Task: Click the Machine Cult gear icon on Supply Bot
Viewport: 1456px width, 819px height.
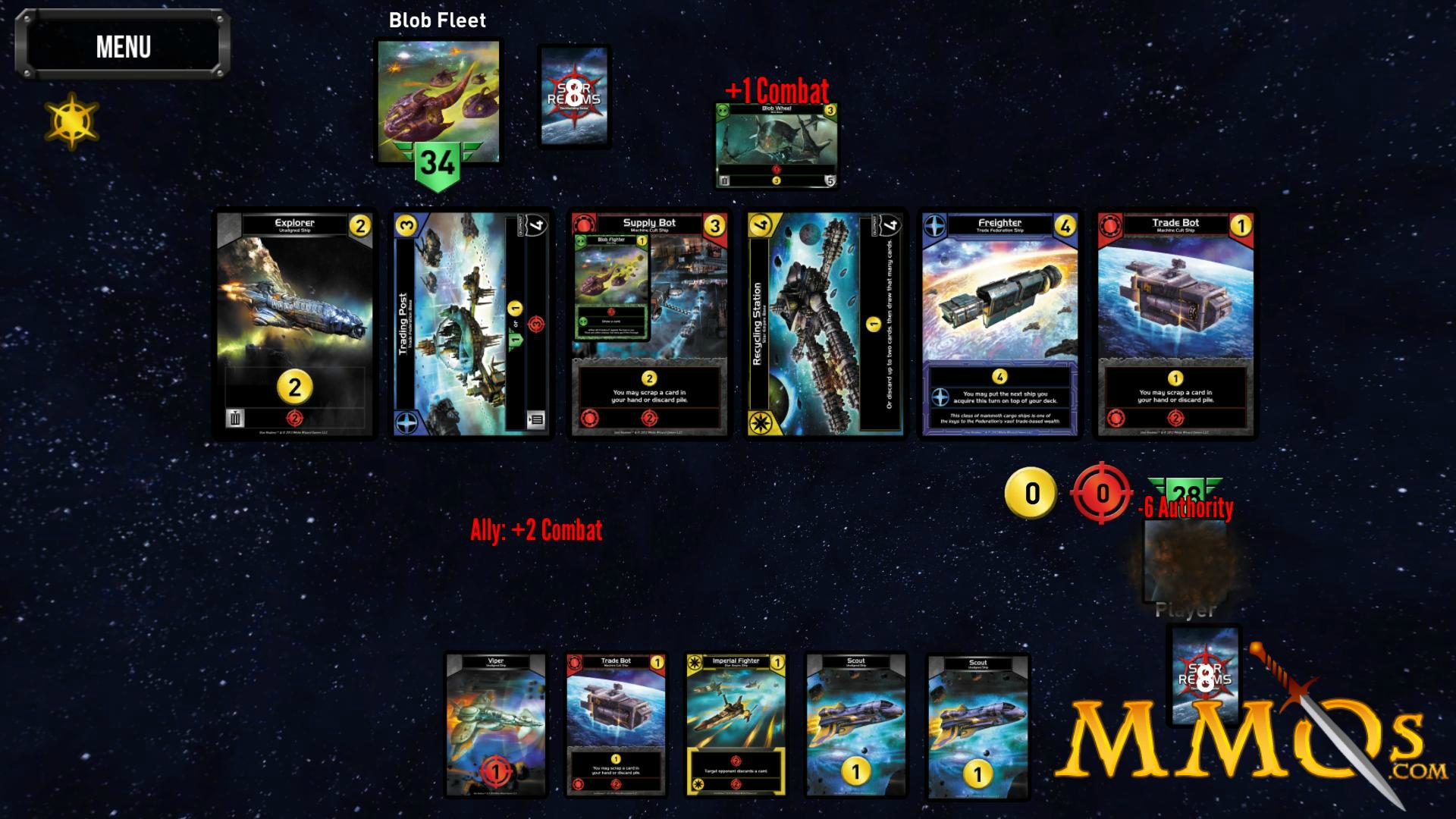Action: [x=584, y=222]
